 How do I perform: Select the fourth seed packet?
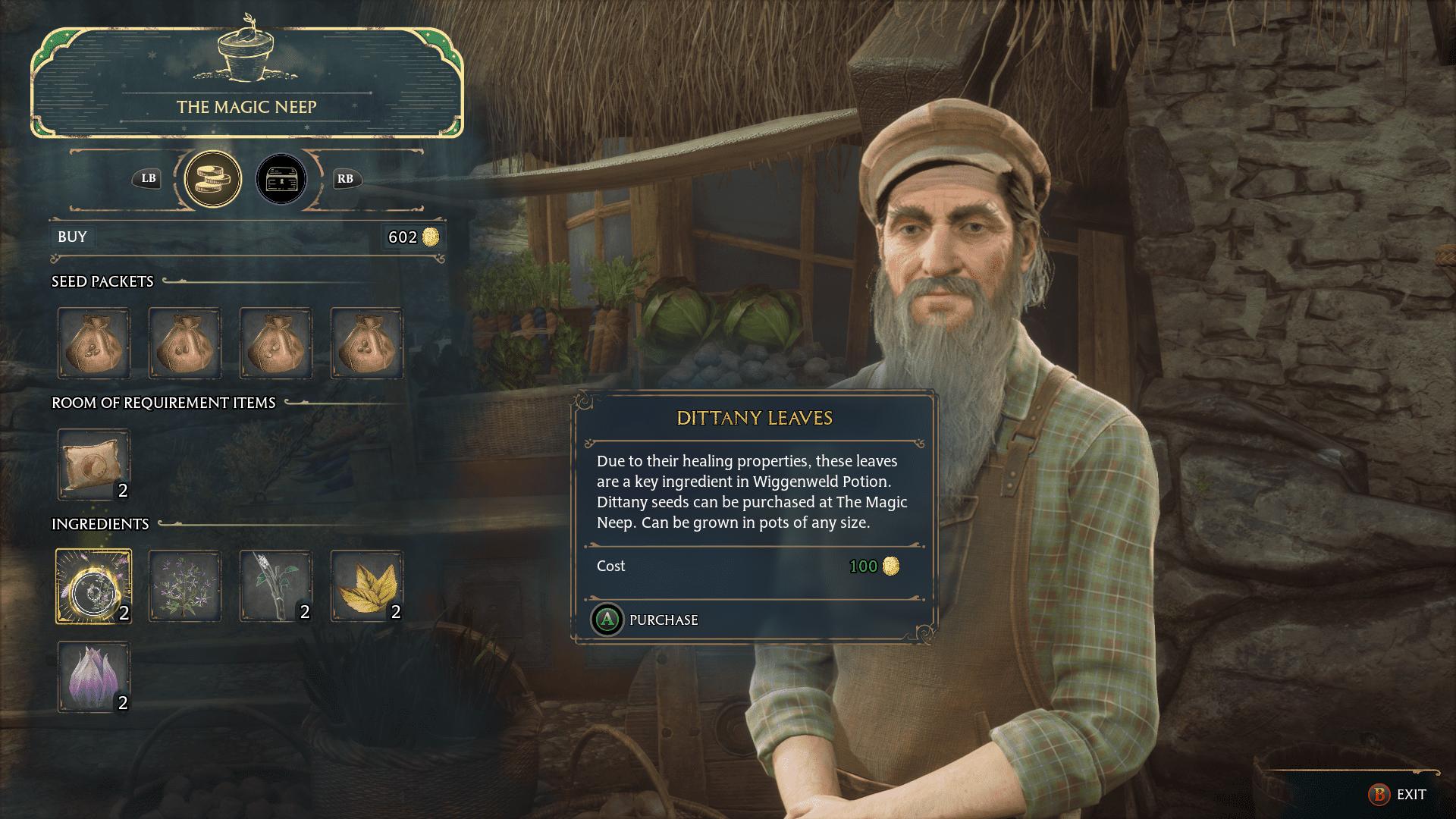(x=366, y=343)
